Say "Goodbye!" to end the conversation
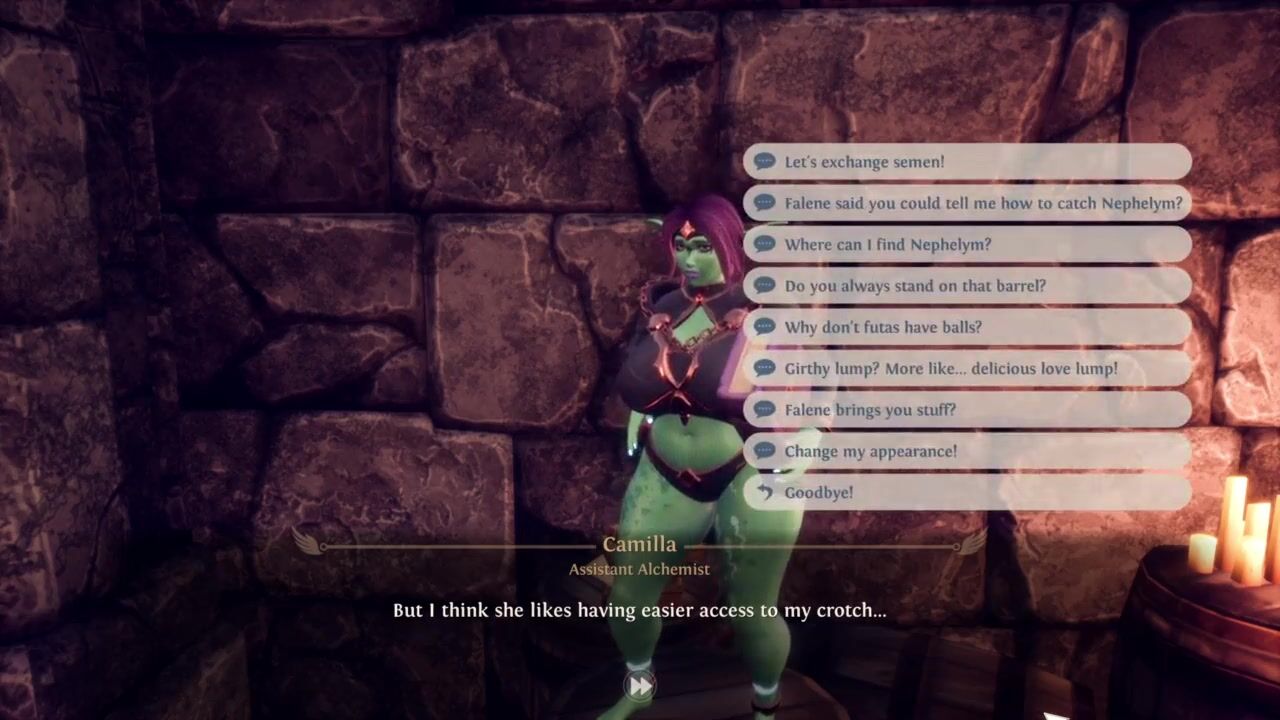 click(966, 492)
